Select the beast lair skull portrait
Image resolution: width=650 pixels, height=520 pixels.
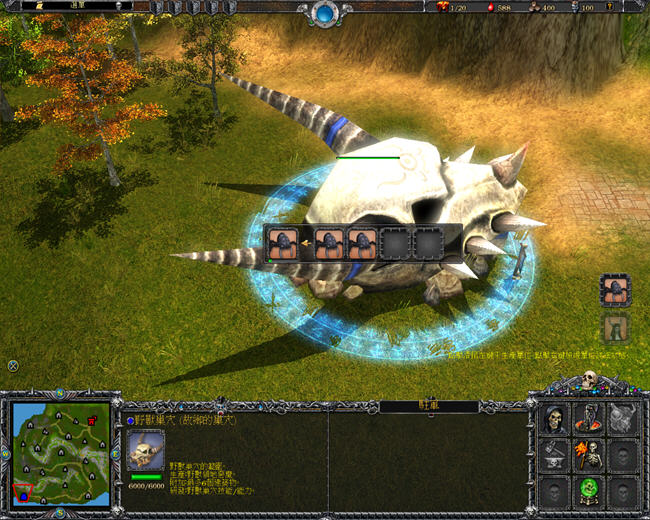pos(146,451)
